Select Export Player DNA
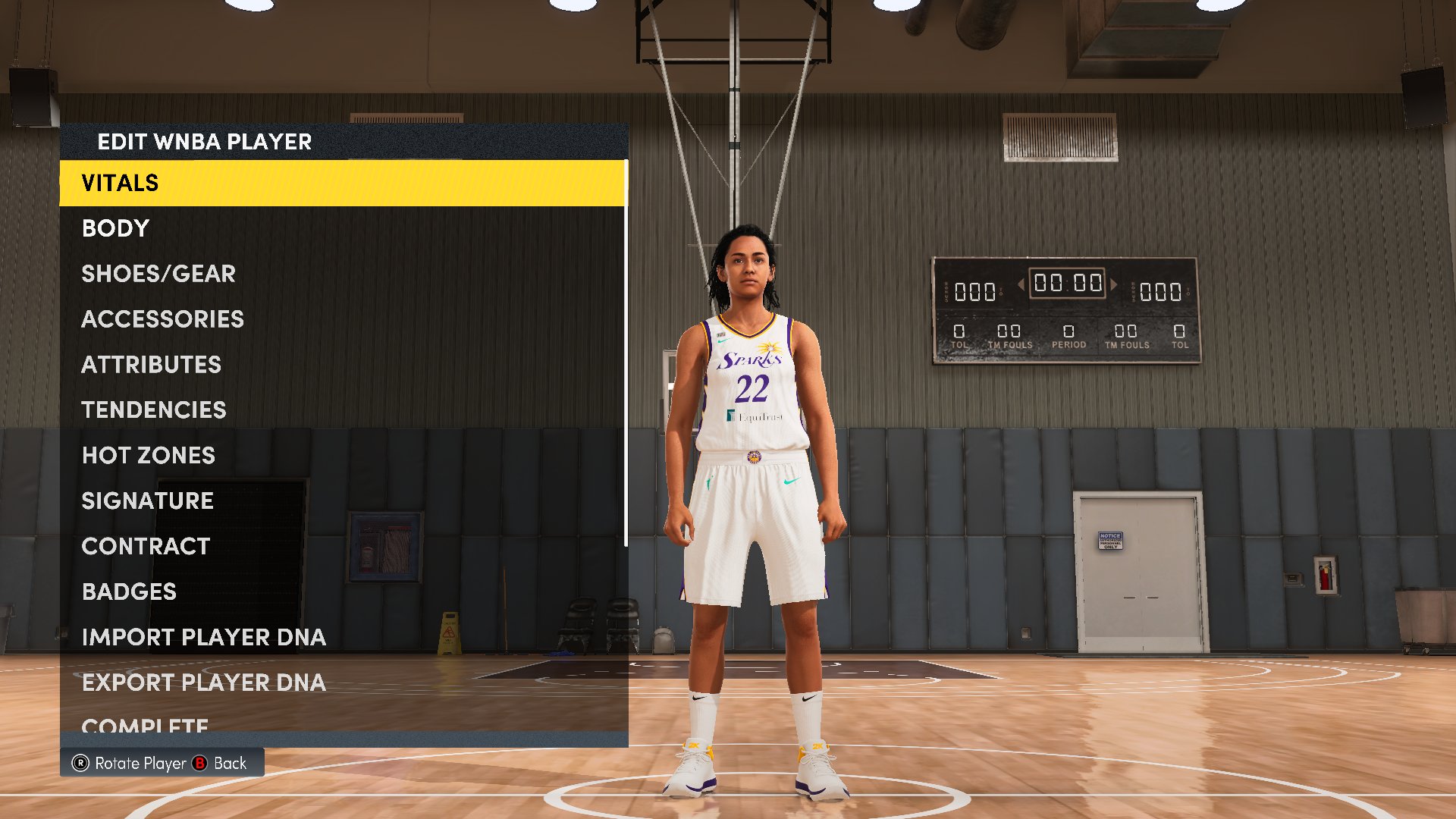This screenshot has width=1456, height=819. click(x=203, y=682)
